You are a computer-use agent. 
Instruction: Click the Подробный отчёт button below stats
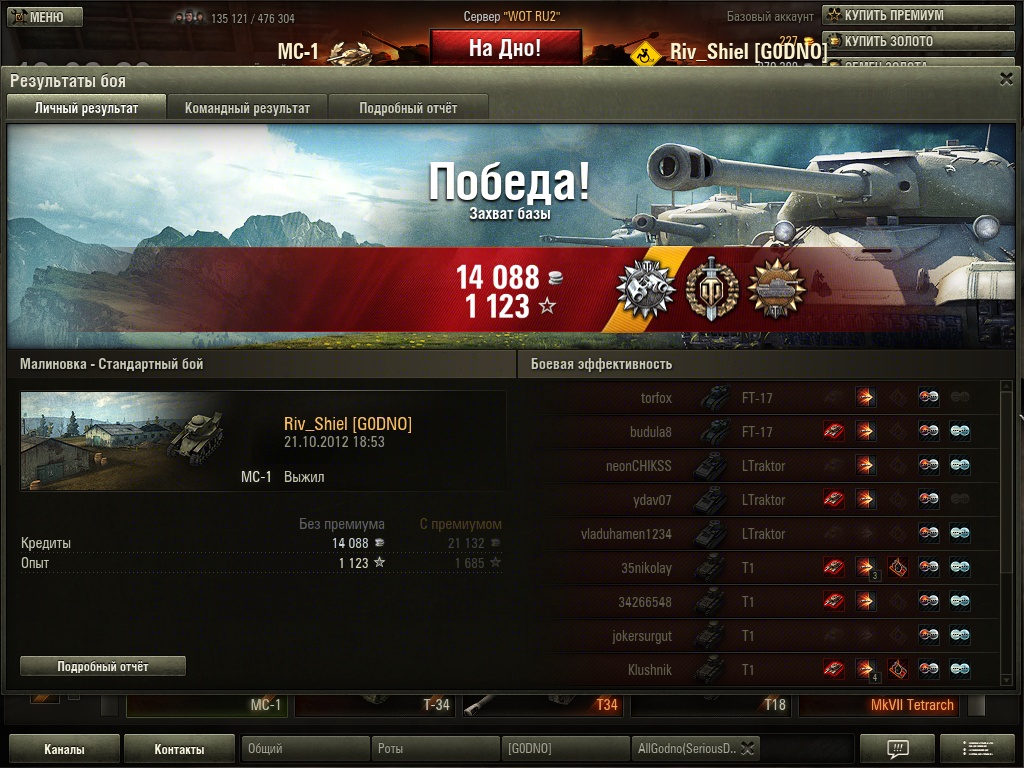click(103, 666)
